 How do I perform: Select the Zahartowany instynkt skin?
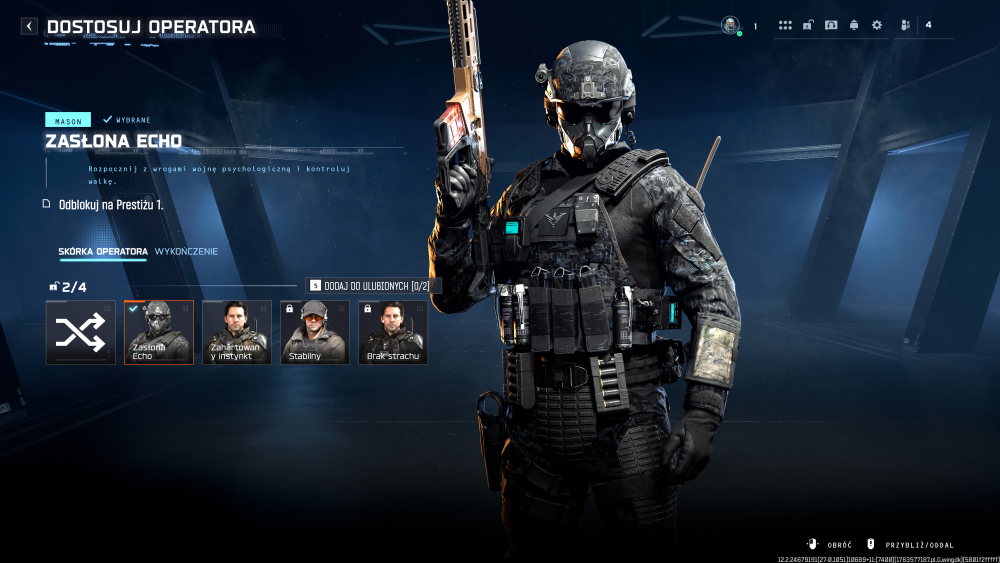[x=237, y=333]
